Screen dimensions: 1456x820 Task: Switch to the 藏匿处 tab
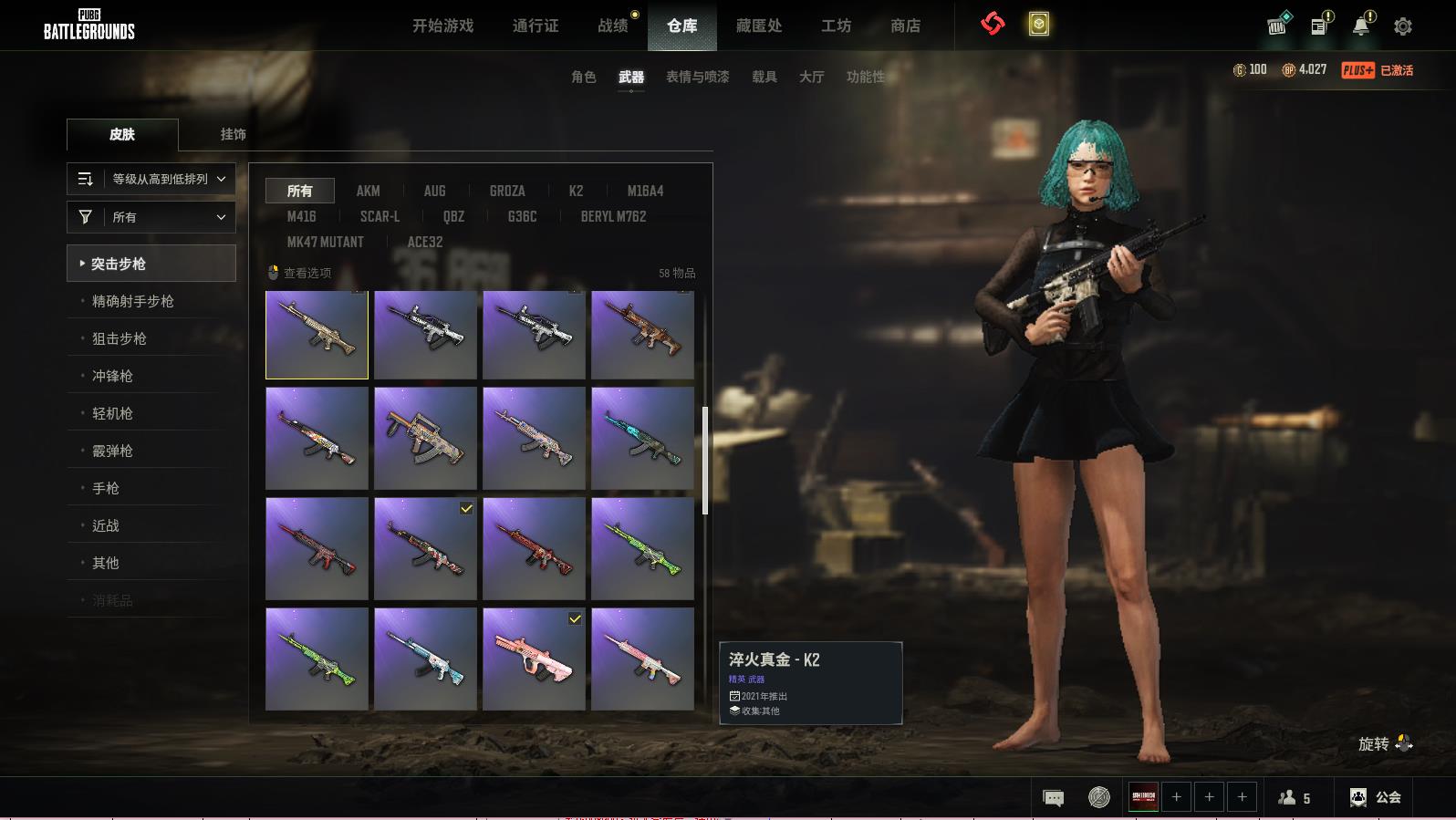click(759, 26)
